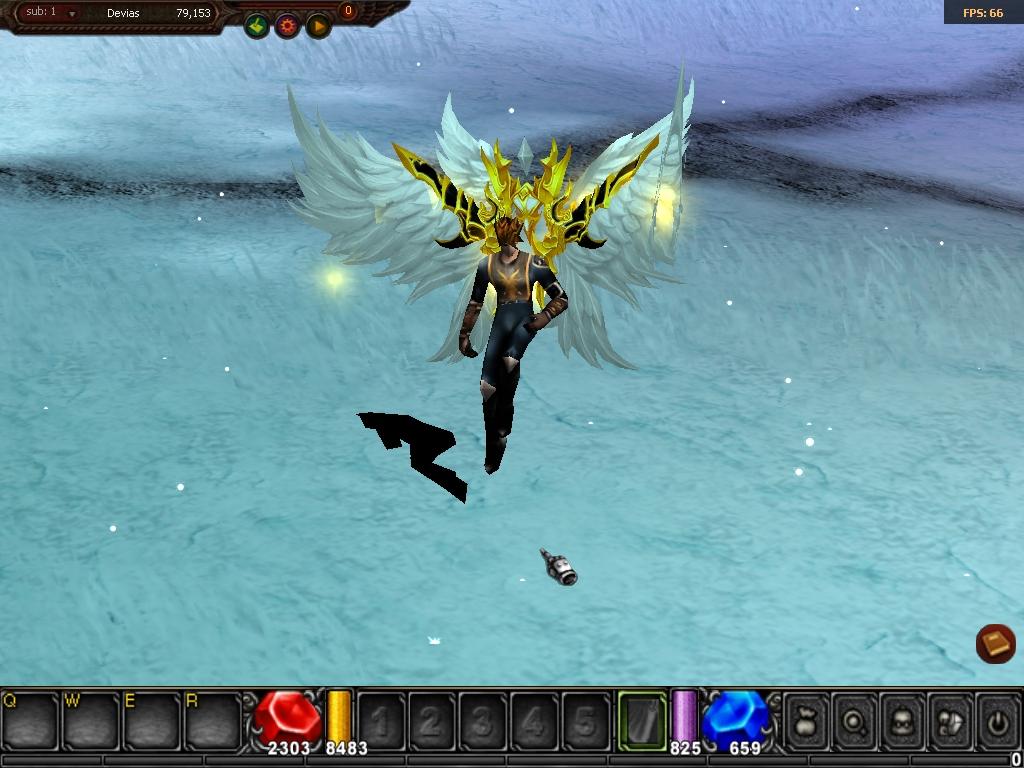Click the magnifier search button
The height and width of the screenshot is (768, 1024).
[855, 721]
